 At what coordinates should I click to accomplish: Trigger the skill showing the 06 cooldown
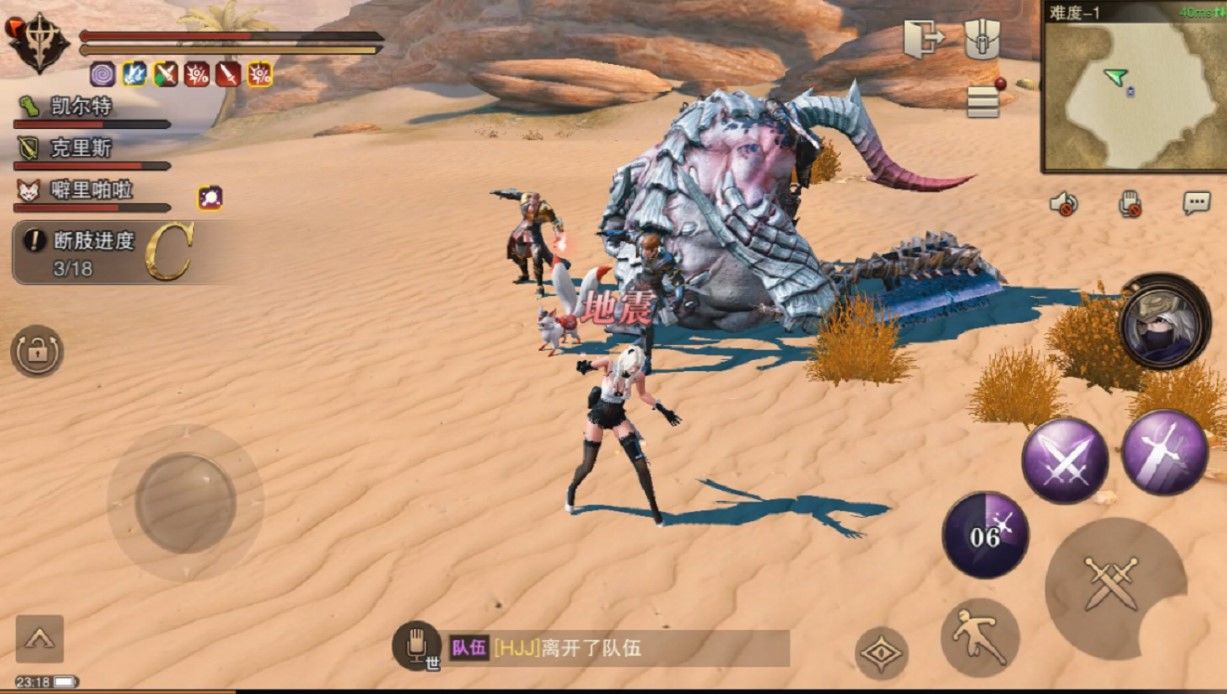tap(985, 535)
